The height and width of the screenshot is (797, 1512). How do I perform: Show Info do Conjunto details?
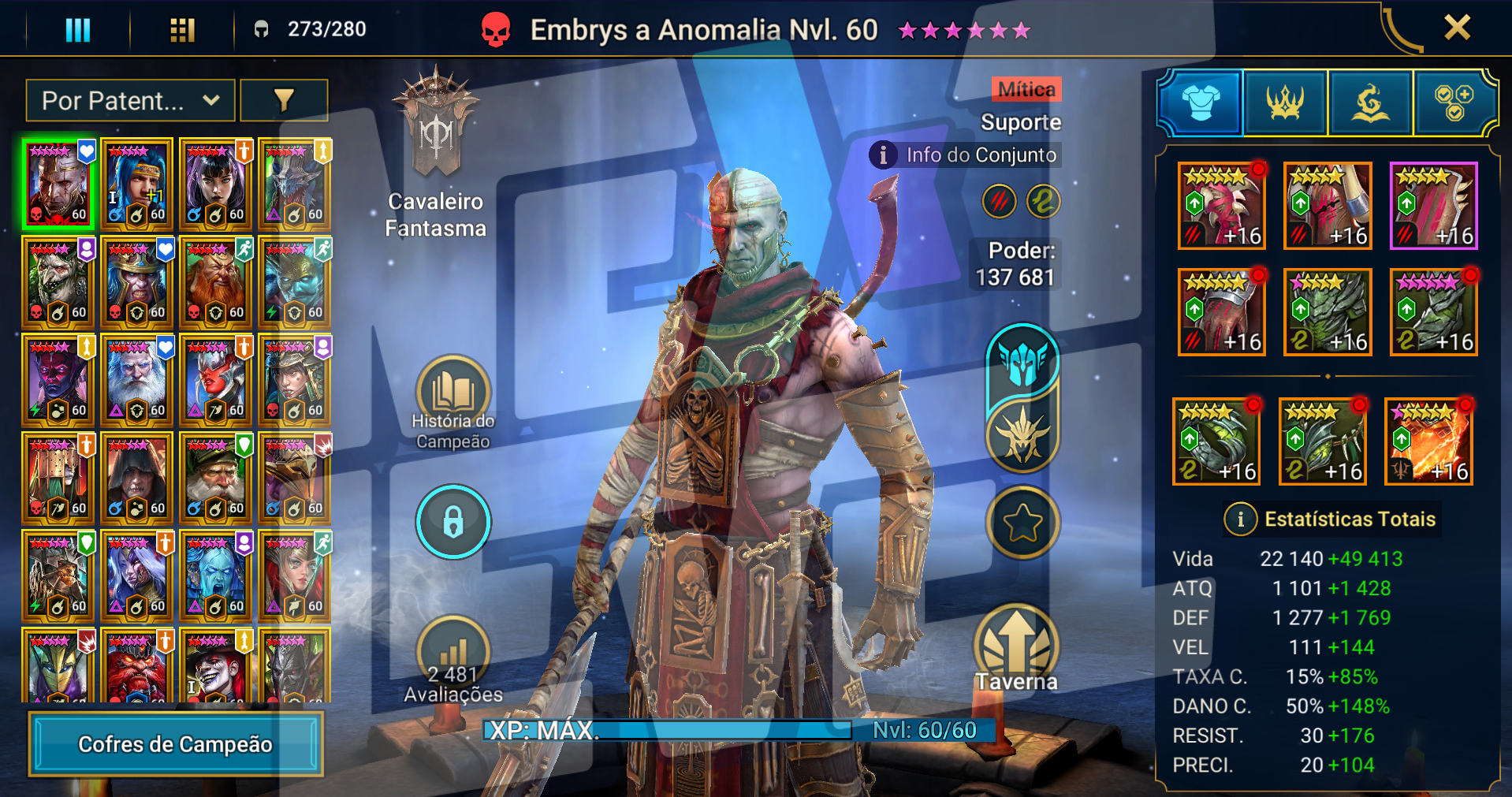(x=966, y=155)
